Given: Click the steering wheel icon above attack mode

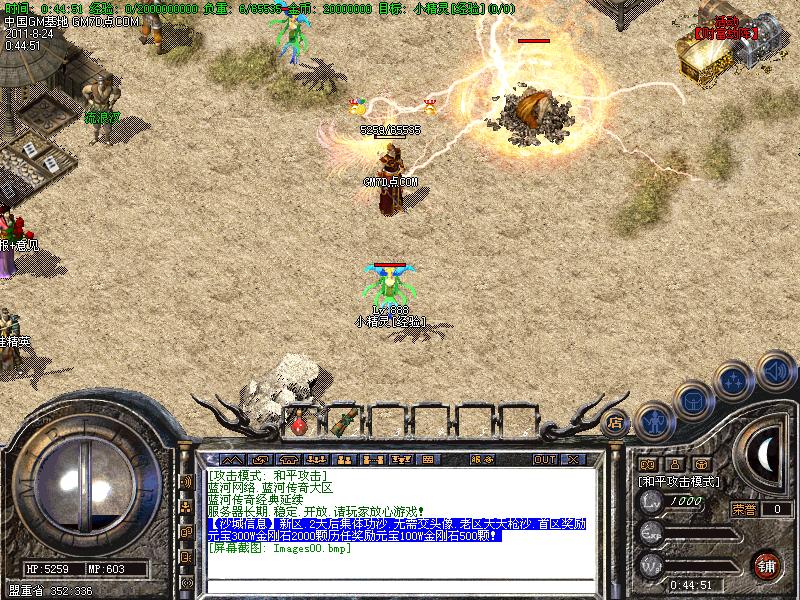Looking at the screenshot, I should [702, 464].
